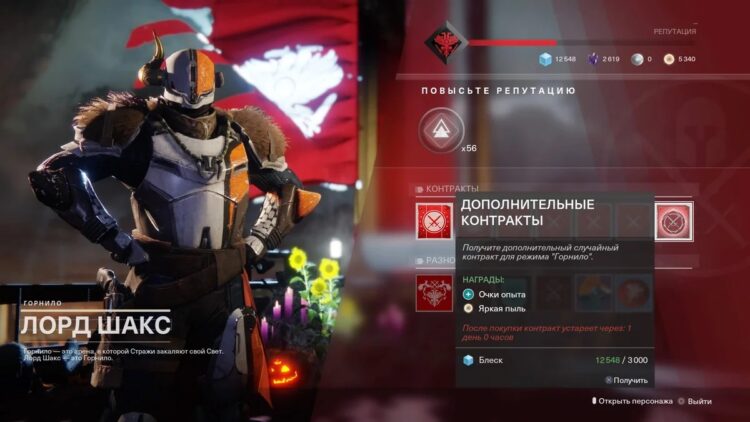The height and width of the screenshot is (422, 750).
Task: Buy the highlighted additional contracts item
Action: (674, 220)
